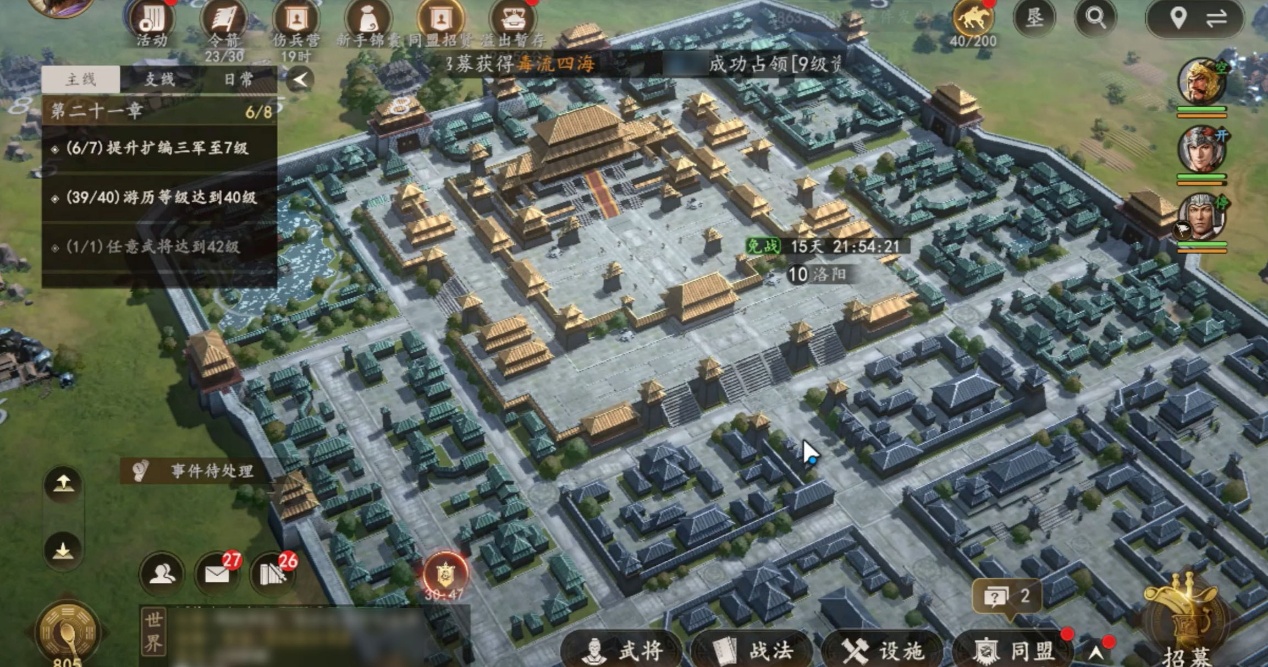The image size is (1268, 667).
Task: Switch to the 支线 side quest tab
Action: (159, 79)
